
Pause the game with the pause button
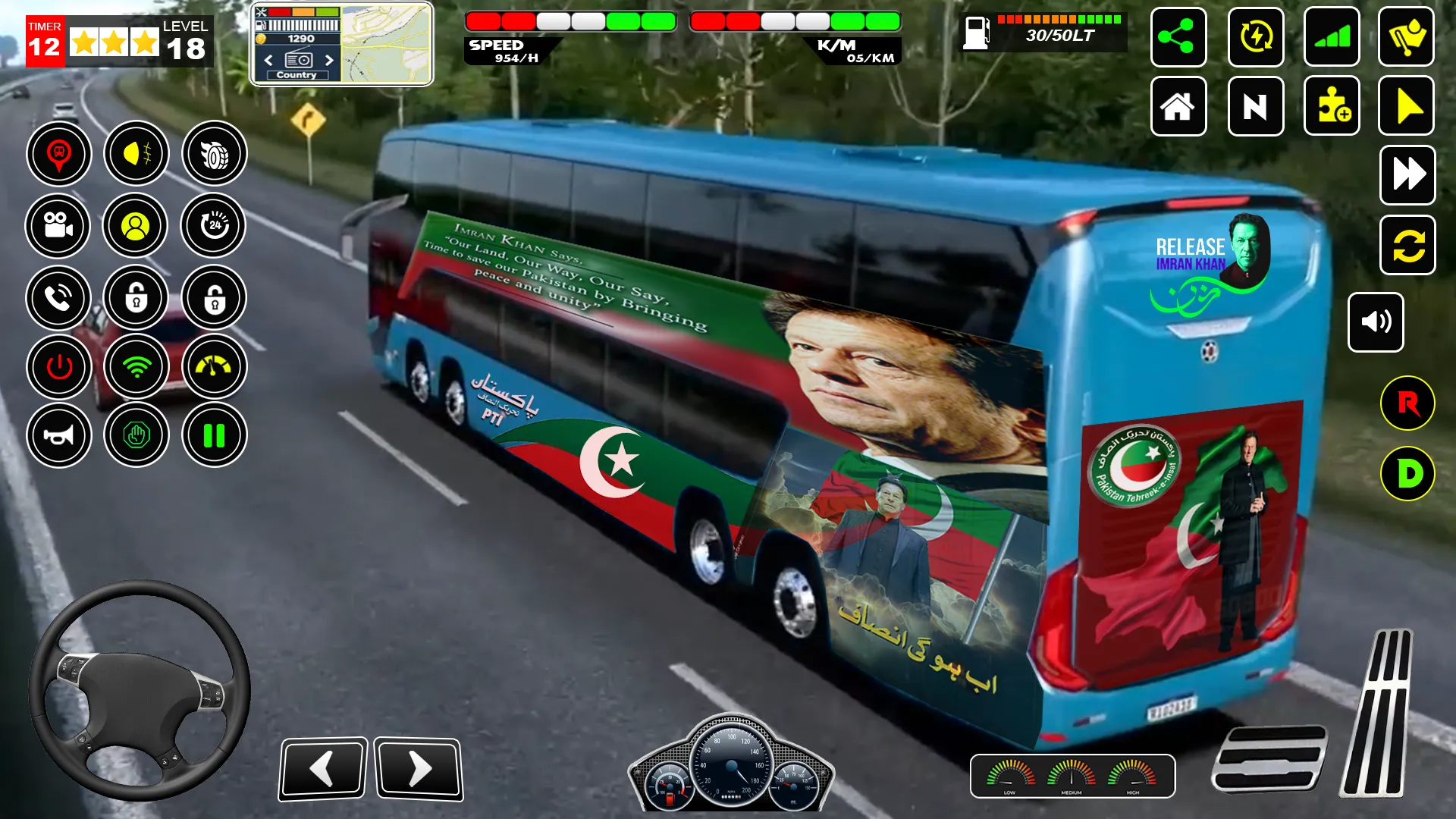click(213, 435)
